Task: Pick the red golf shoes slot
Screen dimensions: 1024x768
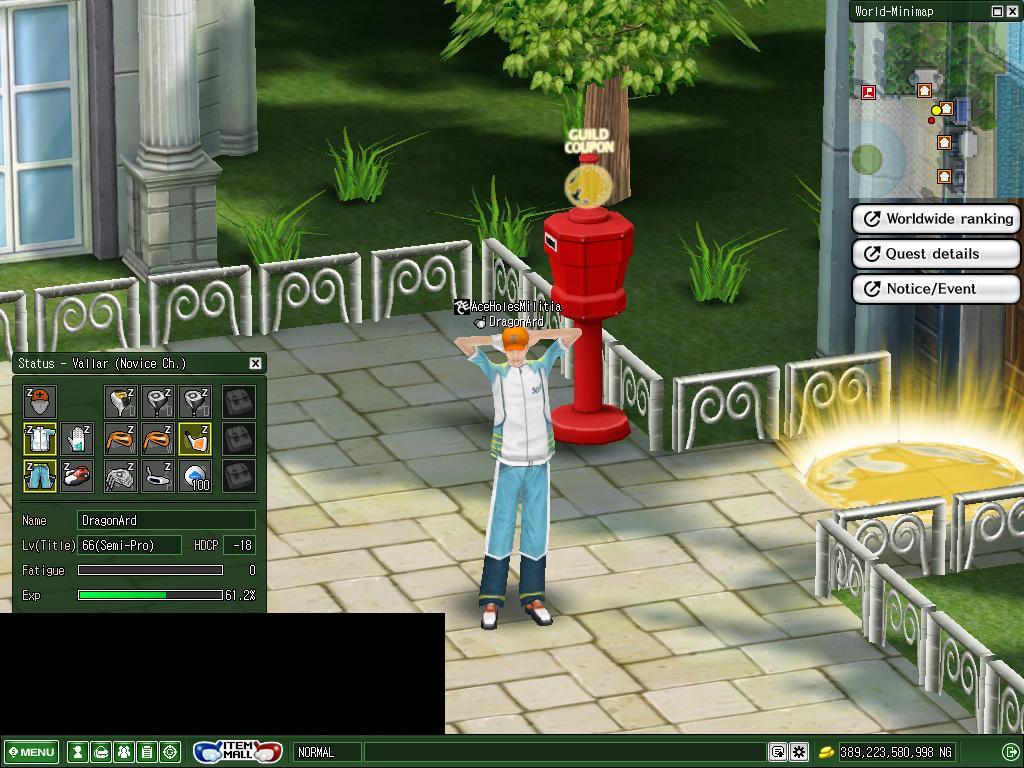Action: coord(77,476)
